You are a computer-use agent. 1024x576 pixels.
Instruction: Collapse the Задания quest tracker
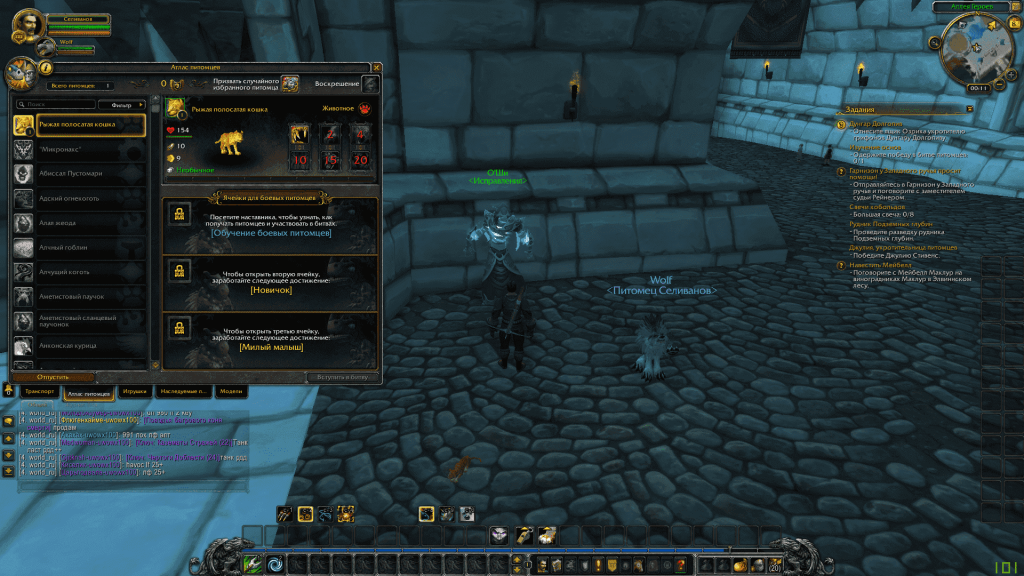(969, 108)
